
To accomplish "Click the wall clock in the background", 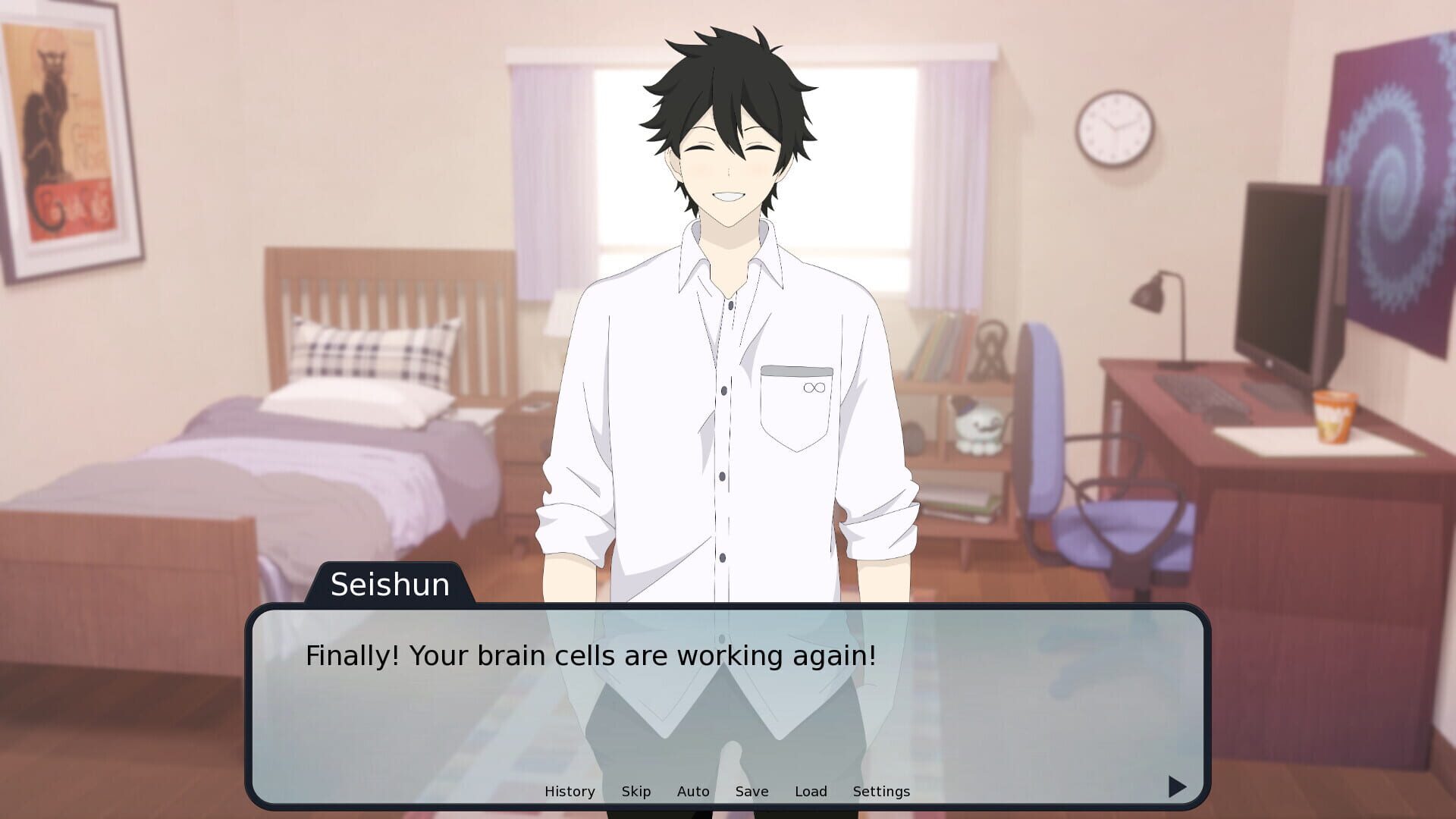I will [1112, 127].
